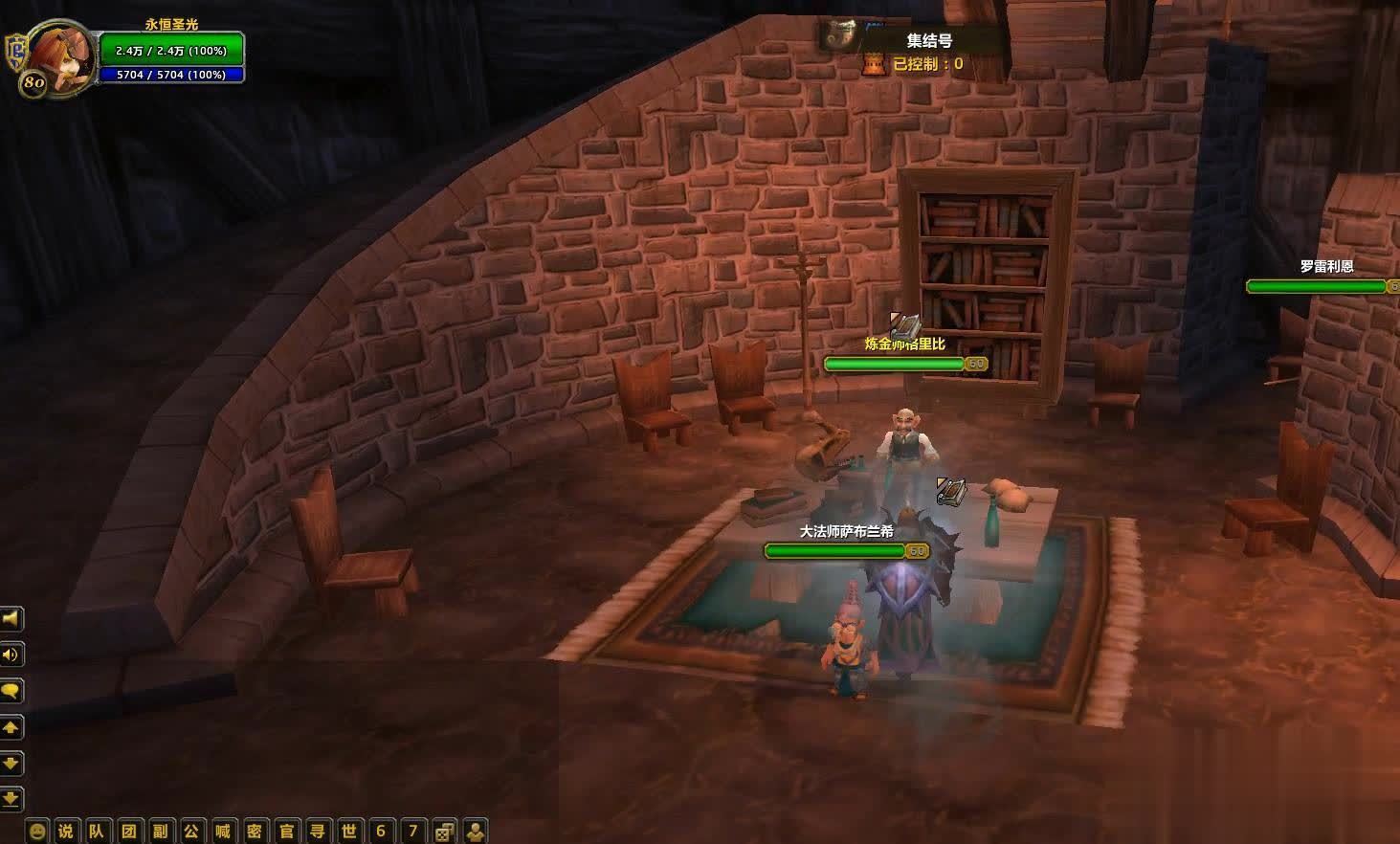The width and height of the screenshot is (1400, 844).
Task: Jump chat to bottom with underlined arrow
Action: click(x=11, y=798)
